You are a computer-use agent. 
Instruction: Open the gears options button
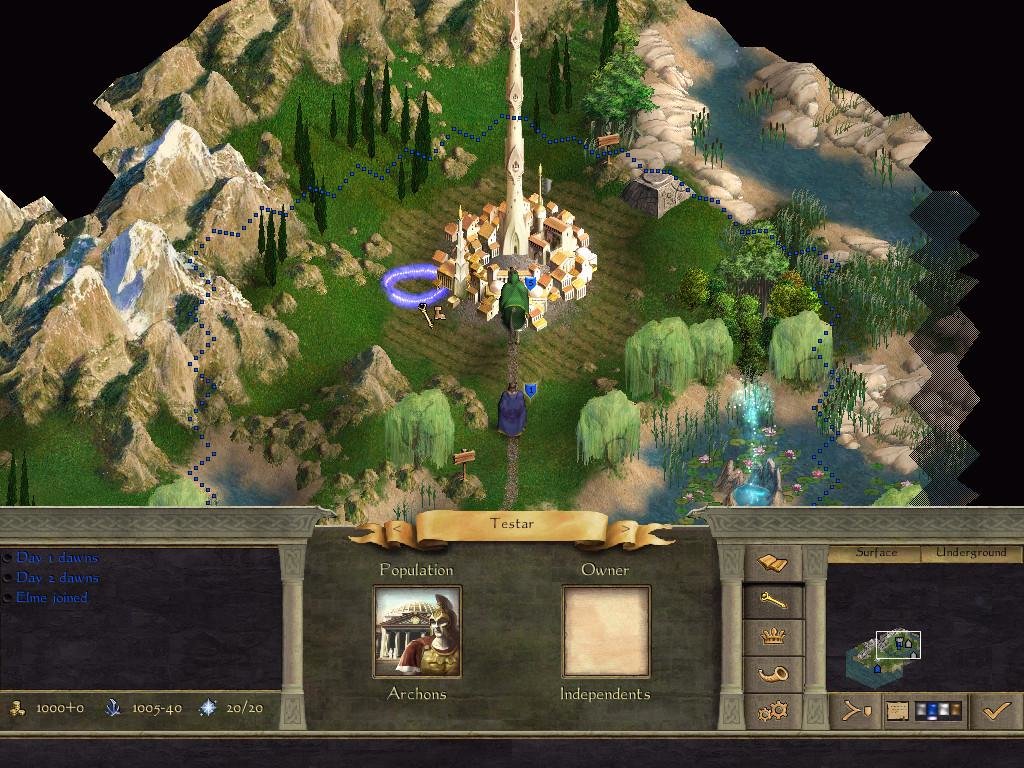773,711
